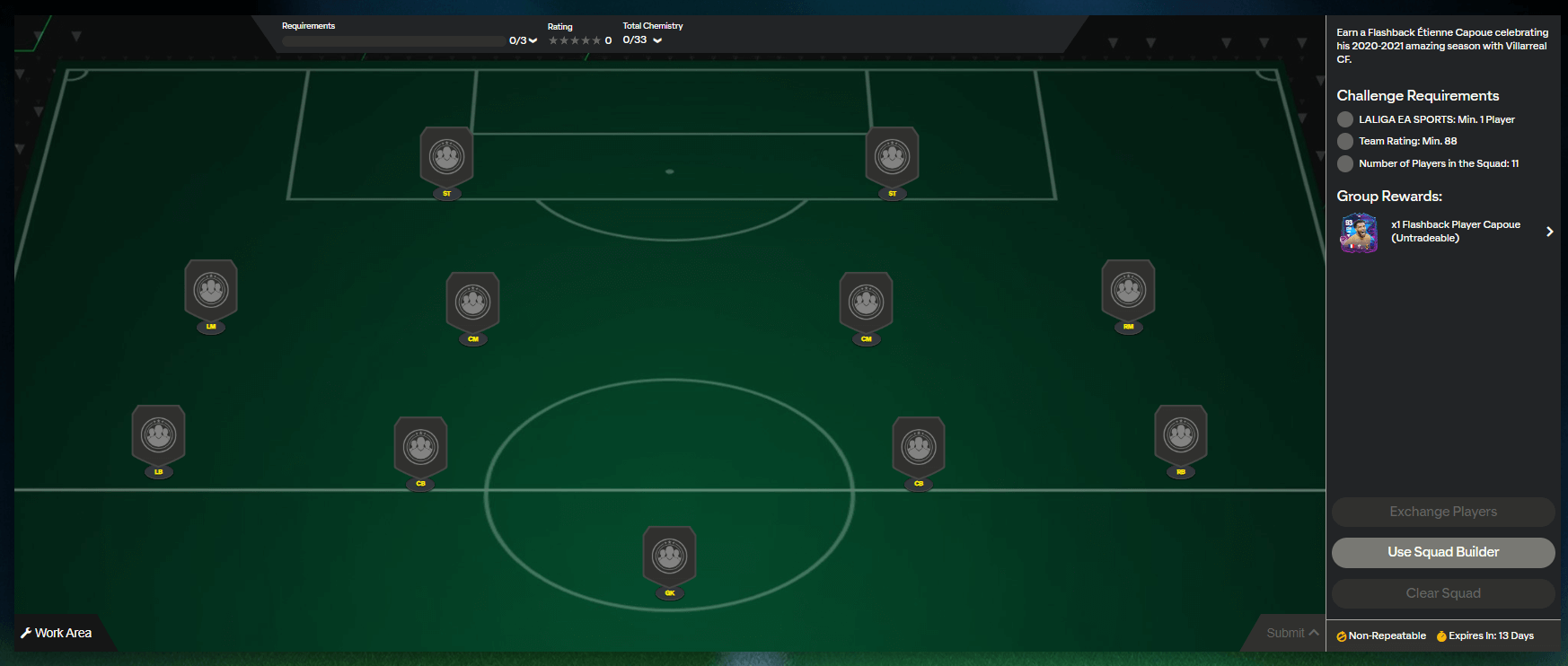Expand the Total Chemistry 0/33 dropdown
Image resolution: width=1568 pixels, height=666 pixels.
(x=656, y=39)
